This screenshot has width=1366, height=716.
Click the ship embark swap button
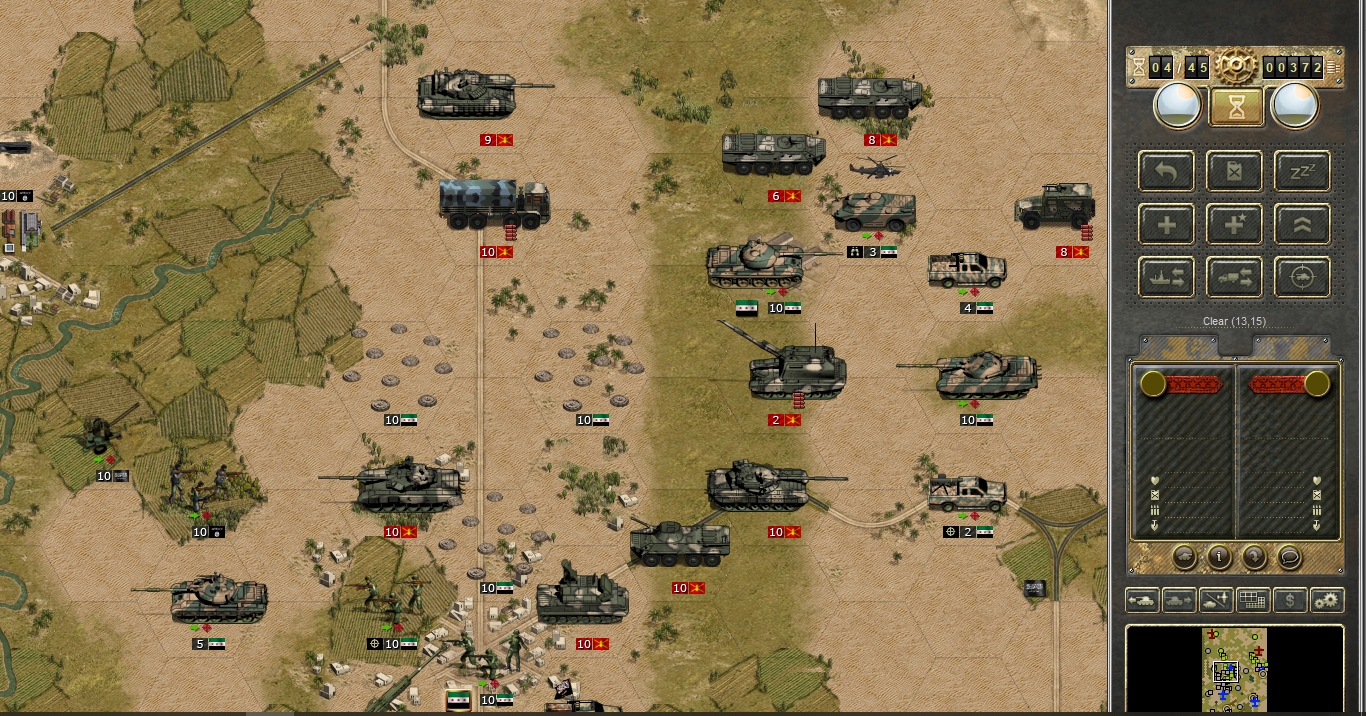click(1167, 277)
